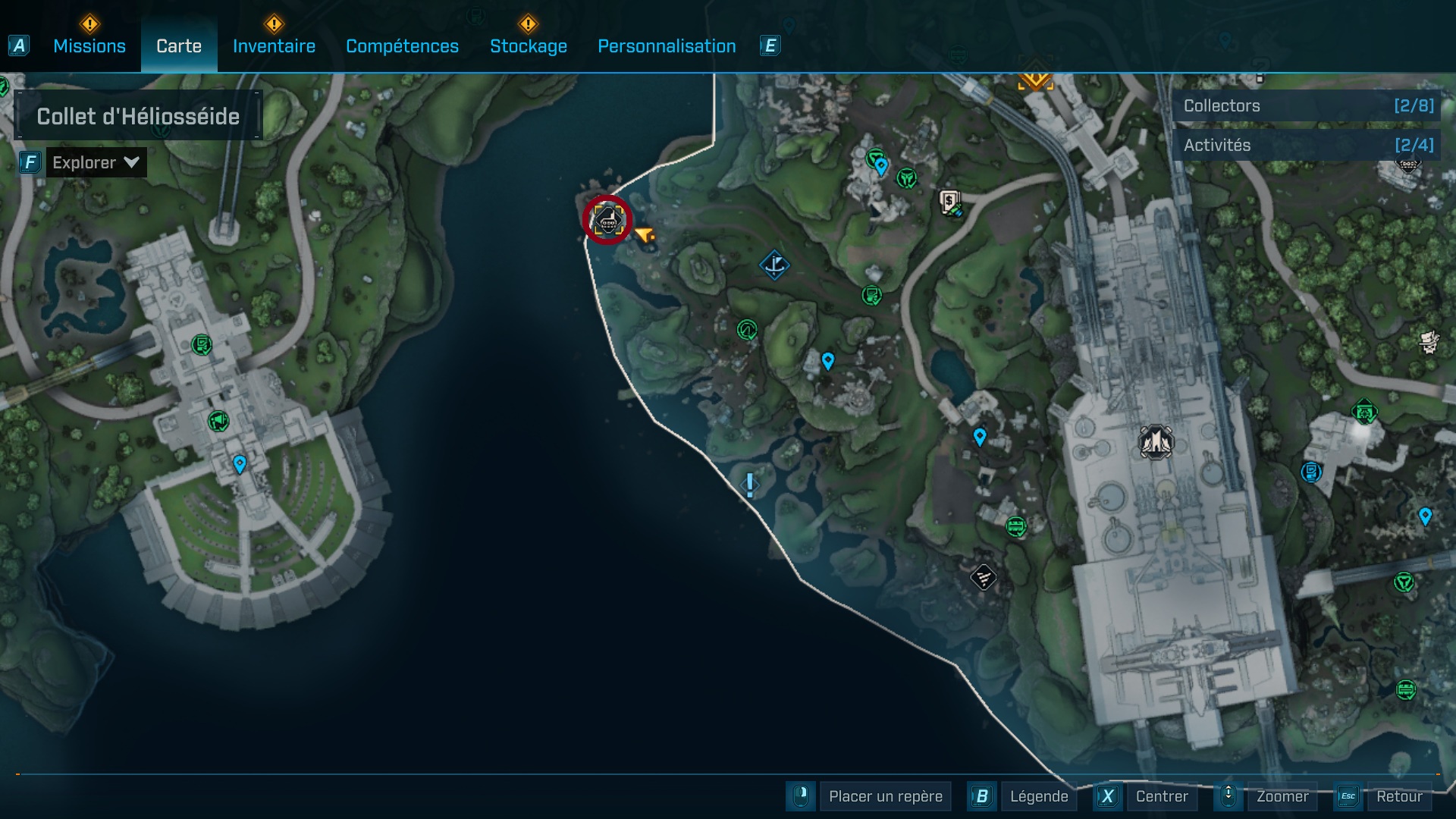Select the Zoomer map control
Image resolution: width=1456 pixels, height=819 pixels.
pyautogui.click(x=1282, y=796)
